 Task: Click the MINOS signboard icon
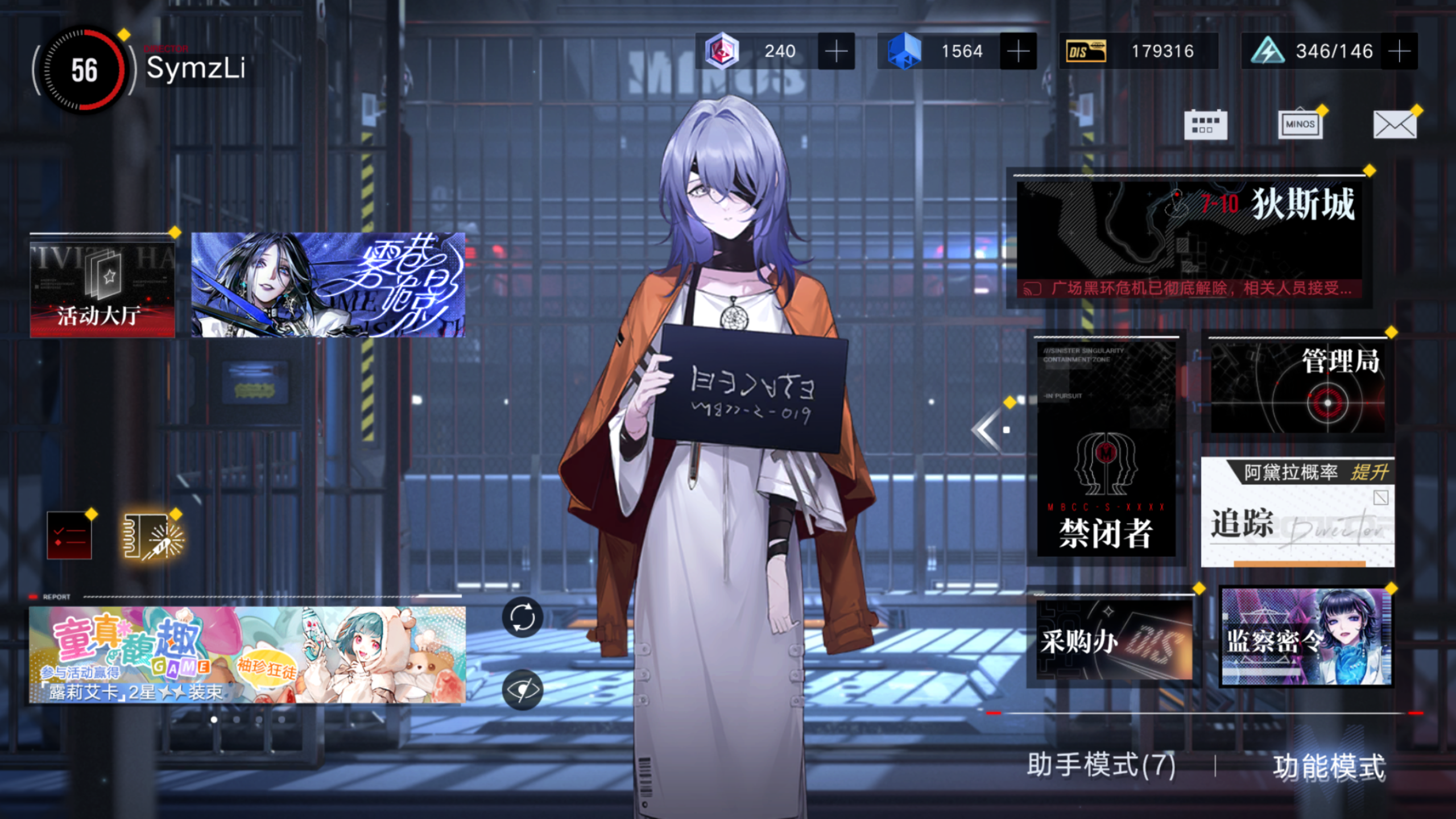pyautogui.click(x=1300, y=124)
